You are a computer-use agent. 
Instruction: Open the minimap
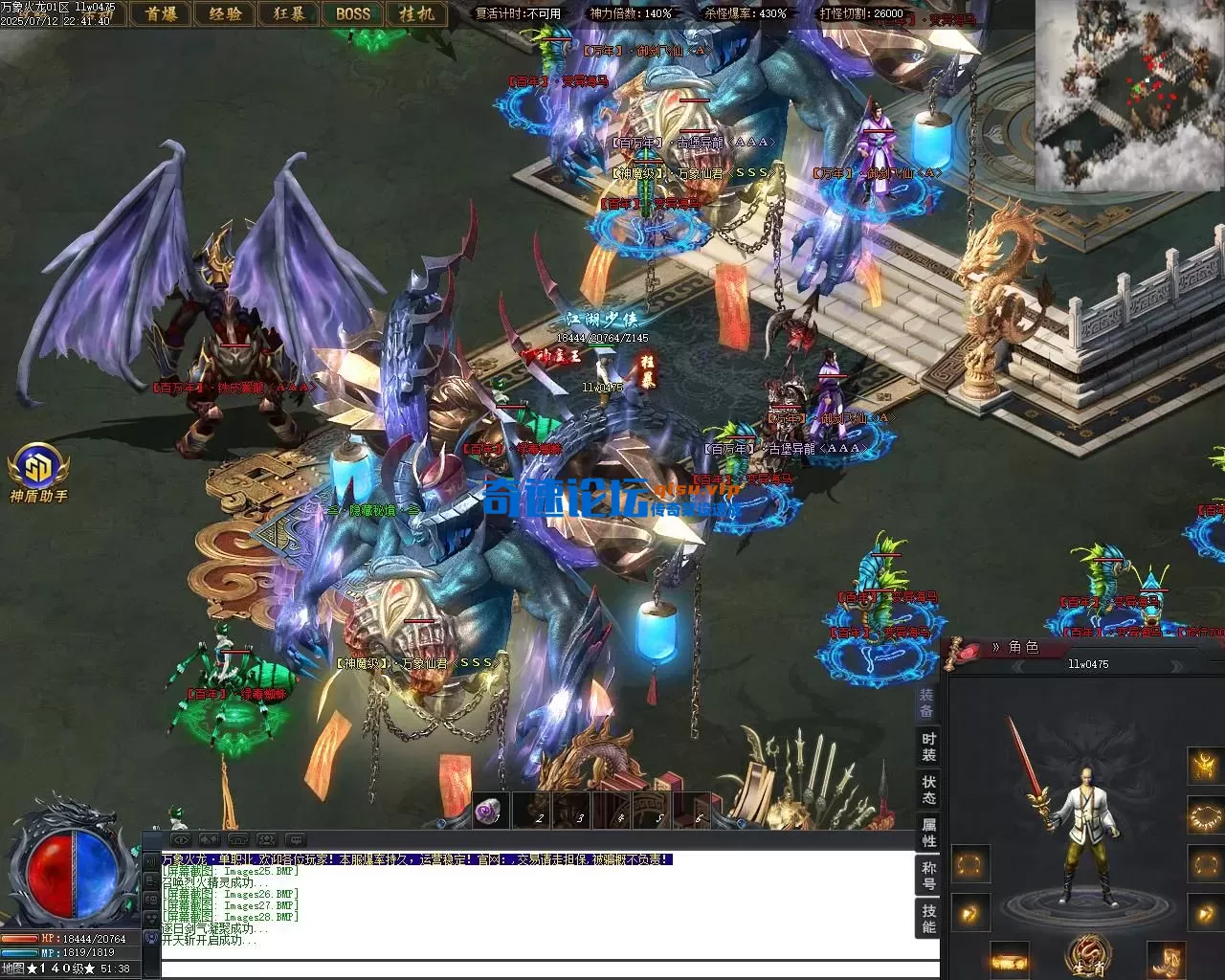tap(1129, 96)
